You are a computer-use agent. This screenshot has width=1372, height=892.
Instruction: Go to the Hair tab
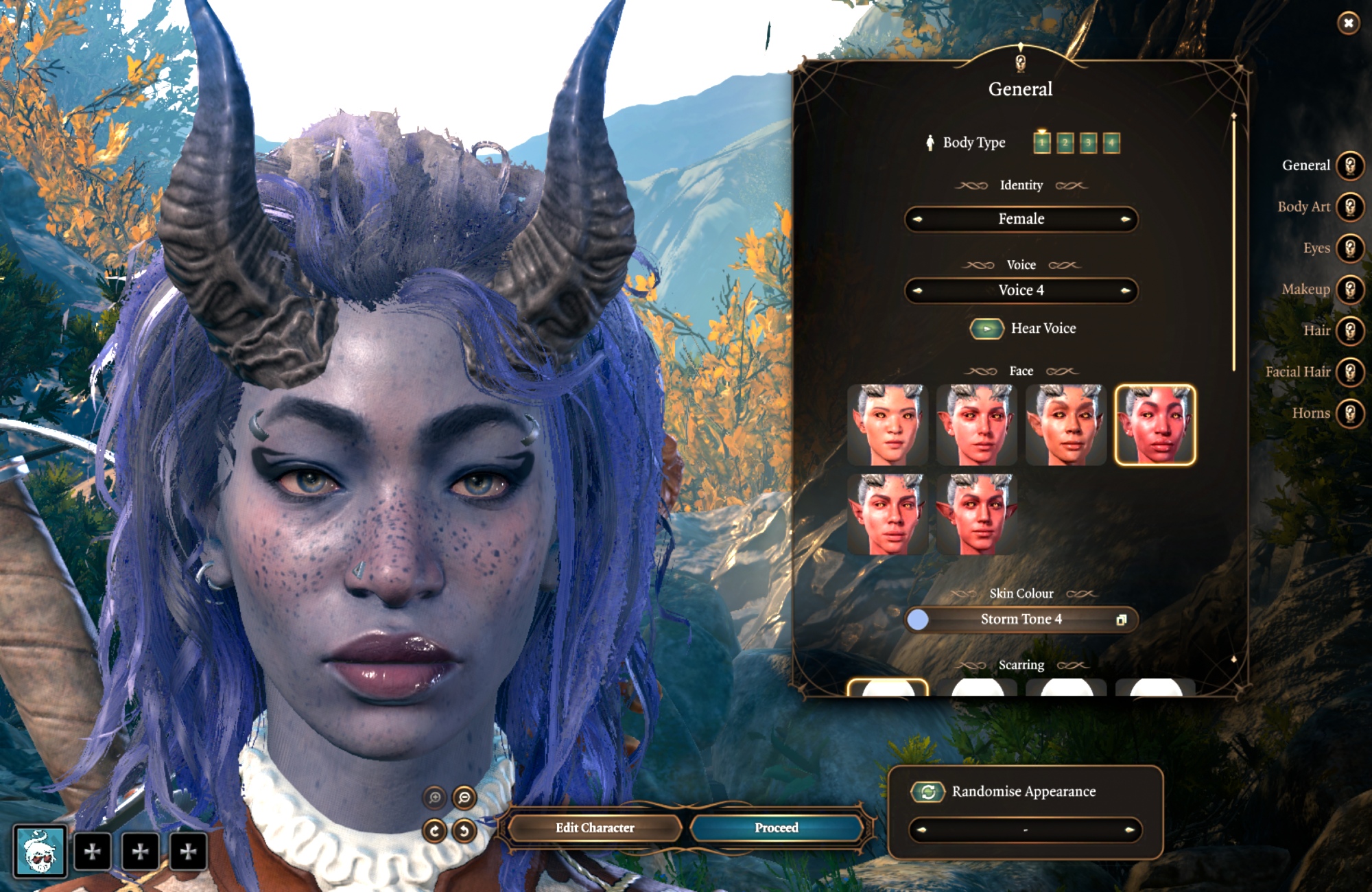tap(1349, 331)
